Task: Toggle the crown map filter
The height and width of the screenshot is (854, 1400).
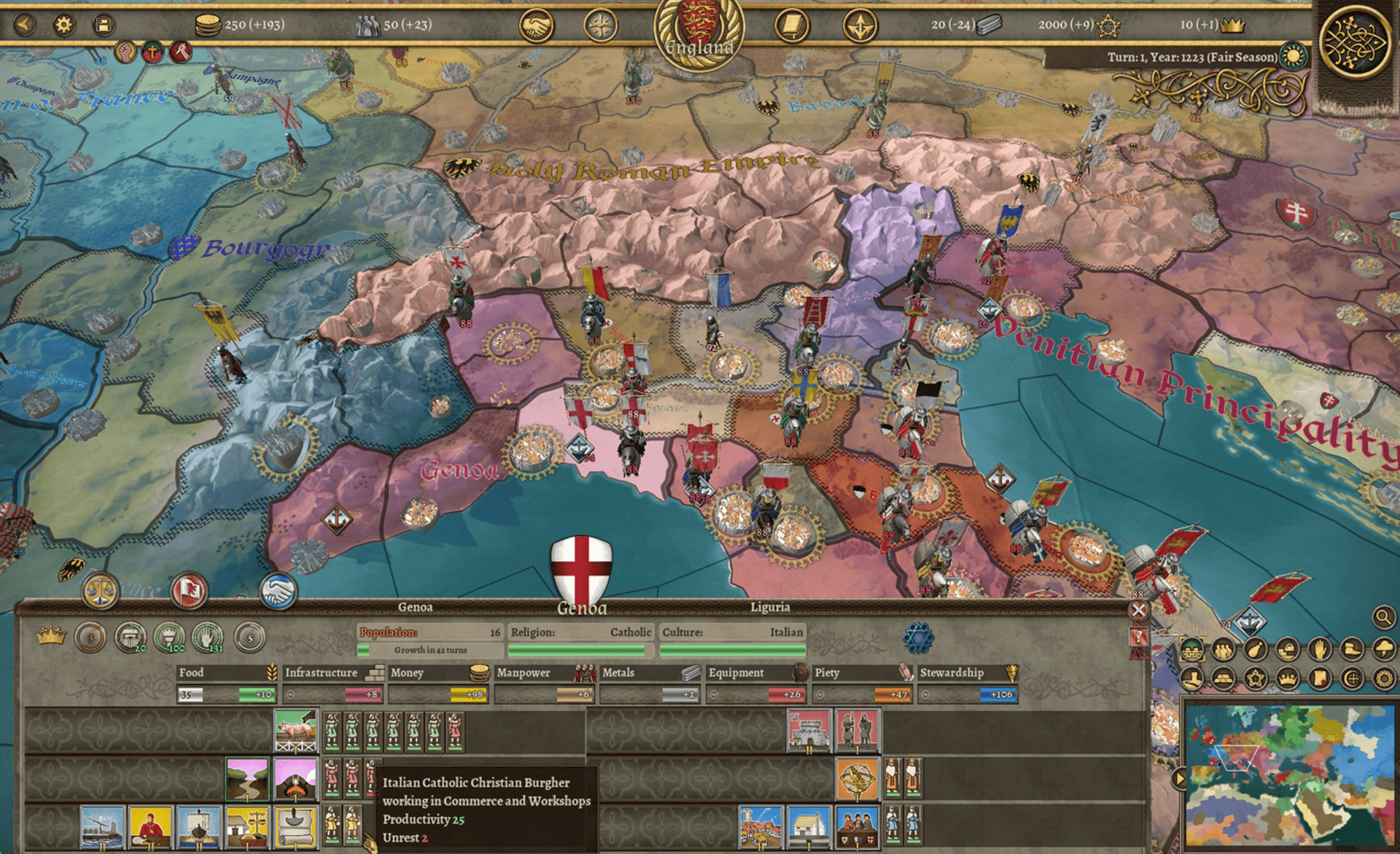Action: pos(1288,679)
